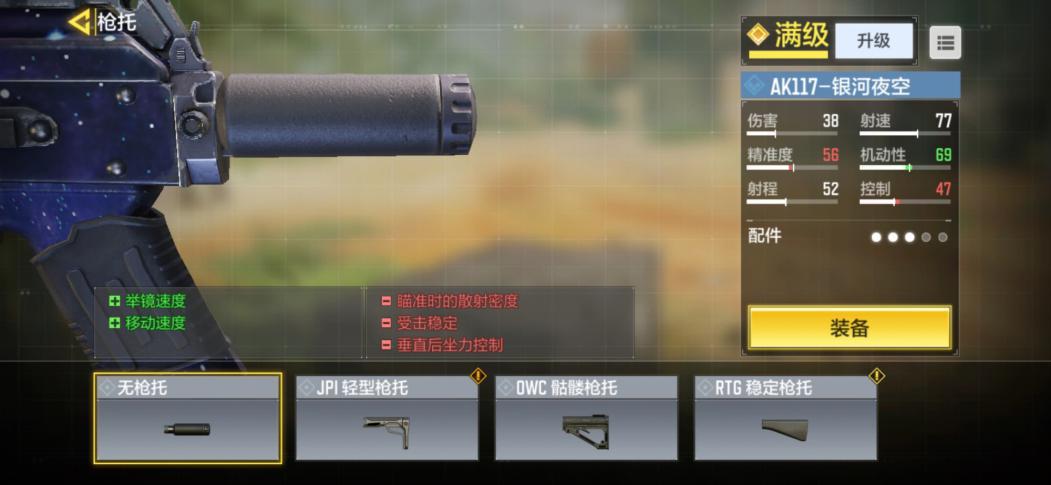This screenshot has height=485, width=1051.
Task: Open the list menu icon
Action: 945,42
